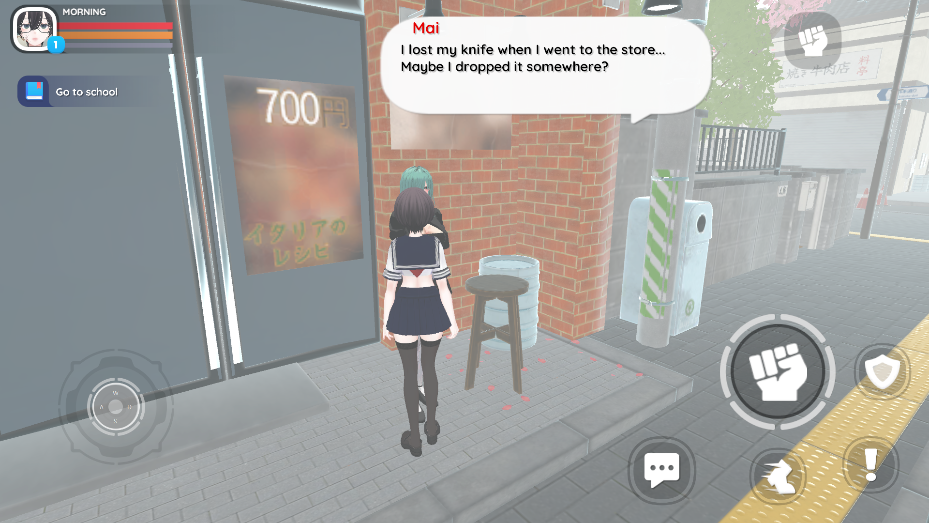Open the speech bubble chat button
The image size is (929, 523).
[x=661, y=468]
